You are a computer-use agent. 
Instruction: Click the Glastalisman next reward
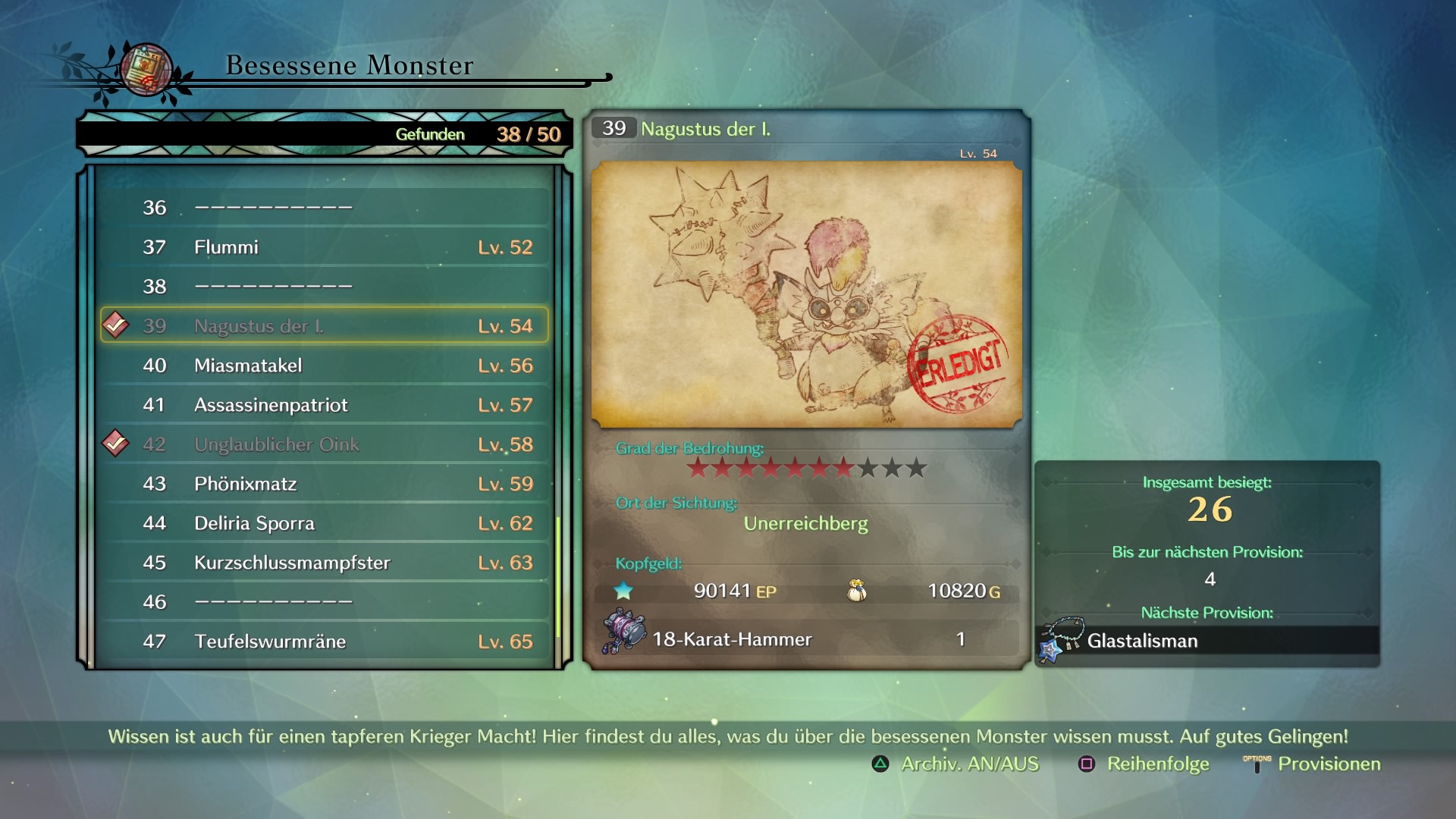pos(1207,641)
